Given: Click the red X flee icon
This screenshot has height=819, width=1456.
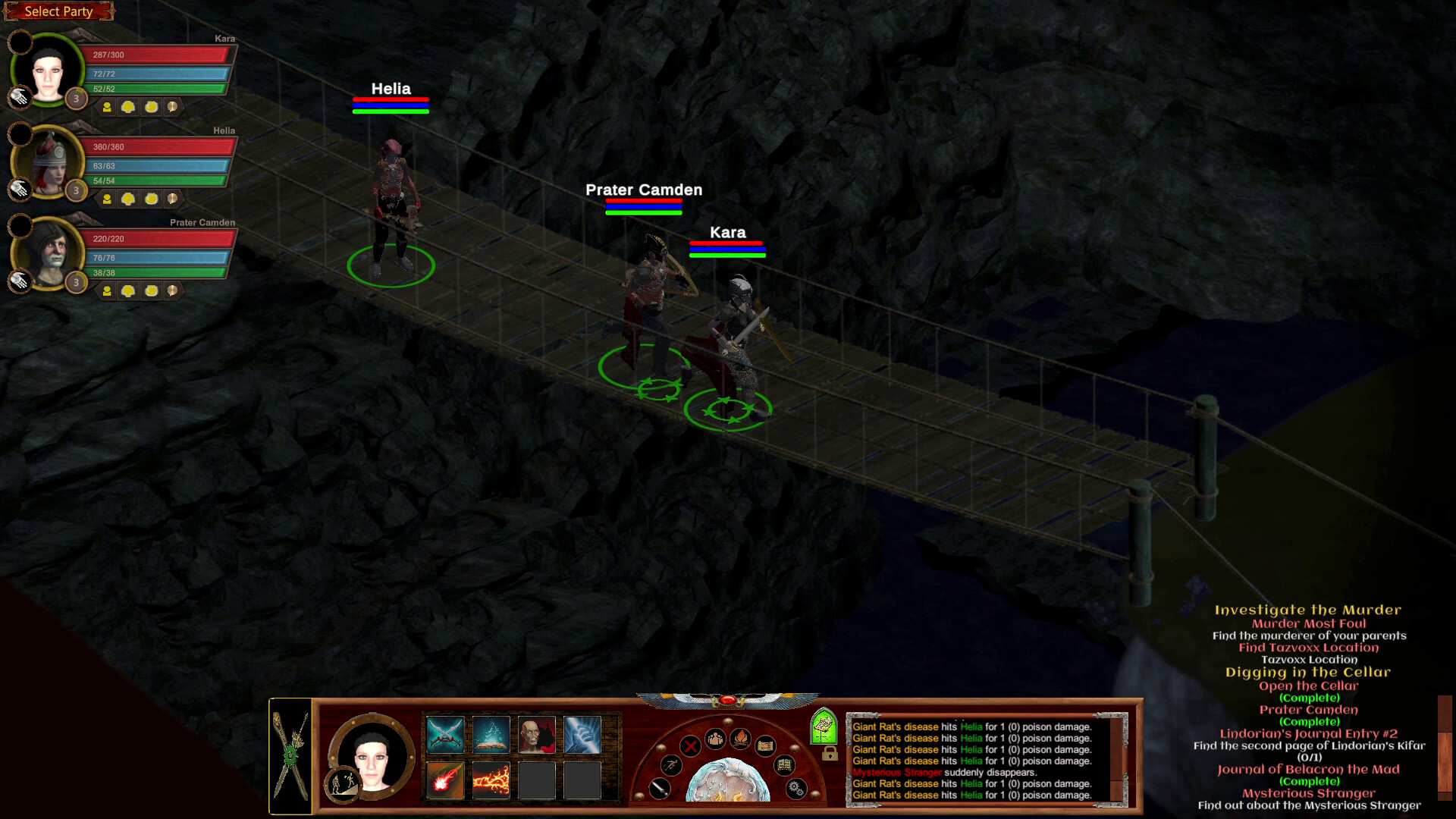Looking at the screenshot, I should (690, 745).
